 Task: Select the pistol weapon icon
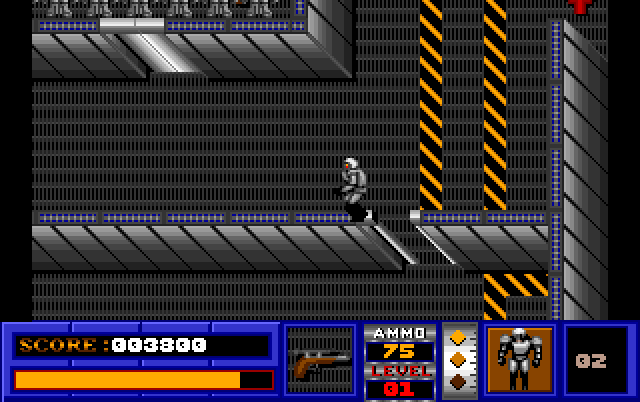[320, 361]
